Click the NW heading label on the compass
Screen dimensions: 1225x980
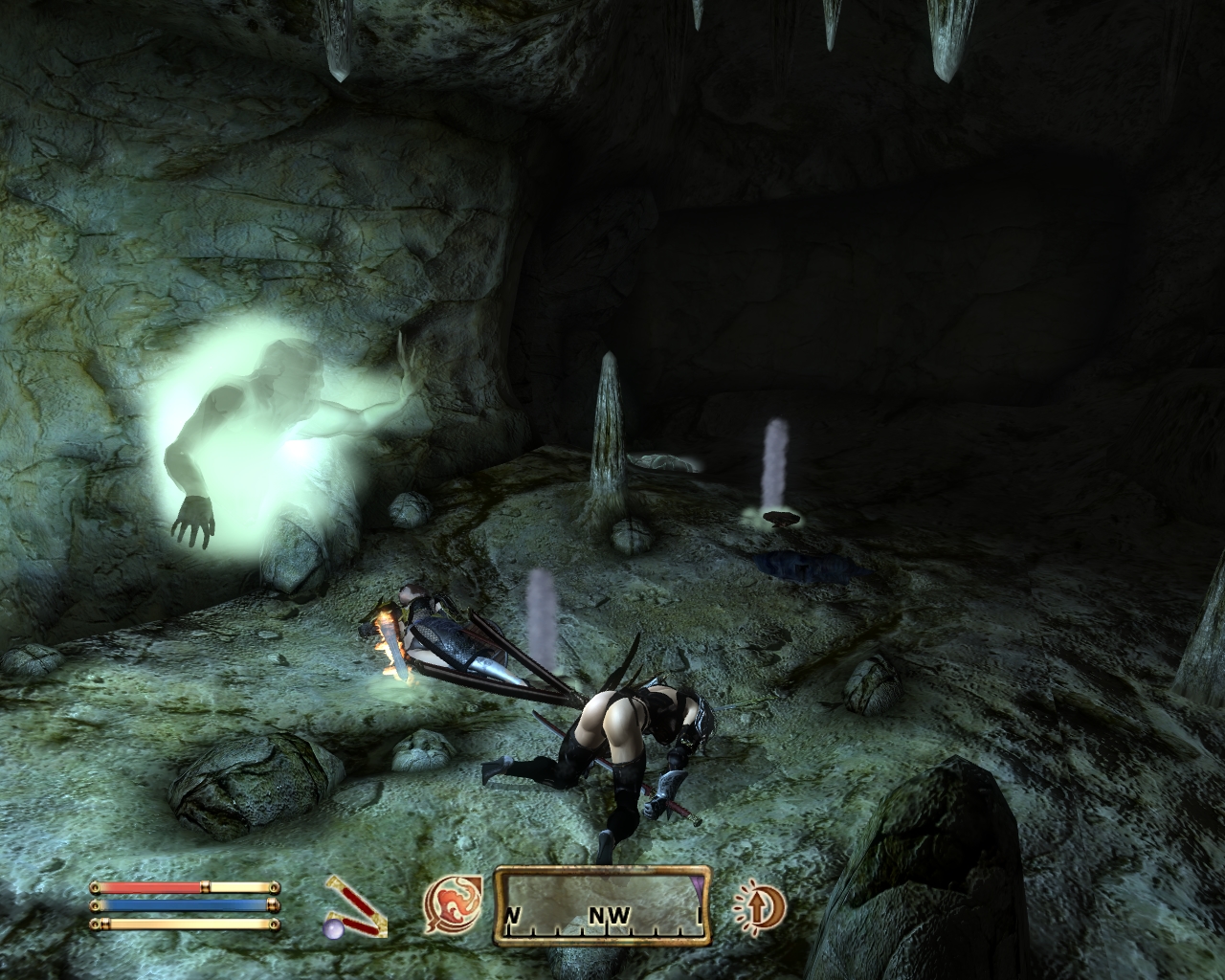[610, 916]
